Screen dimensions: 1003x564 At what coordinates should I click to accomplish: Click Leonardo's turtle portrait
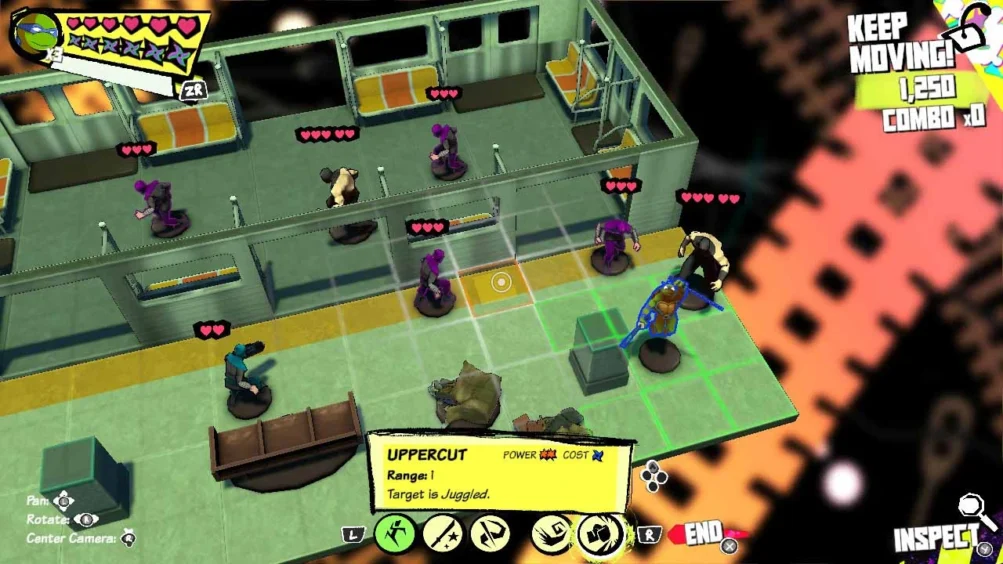[x=37, y=31]
